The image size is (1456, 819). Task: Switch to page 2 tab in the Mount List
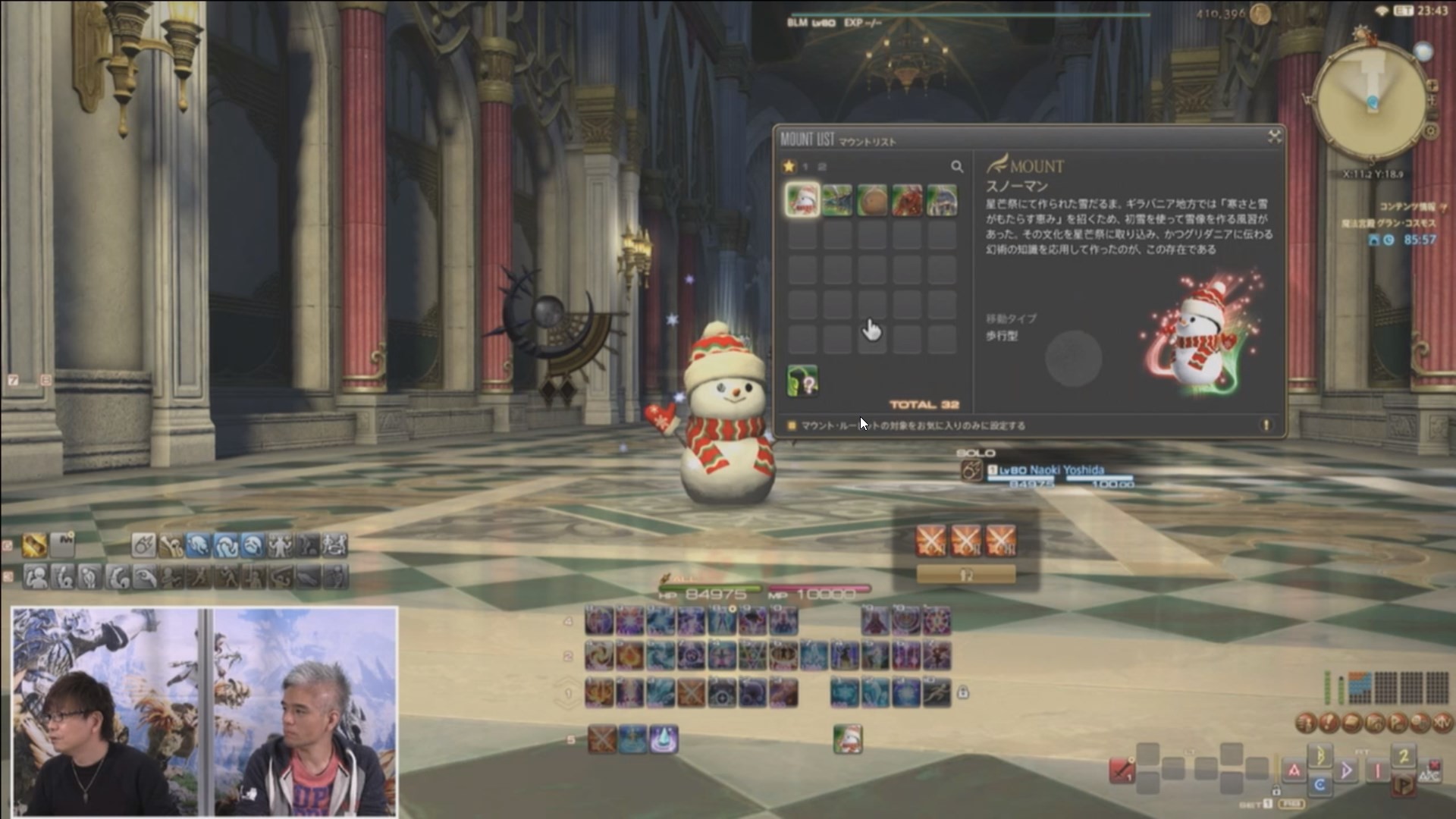click(x=821, y=168)
